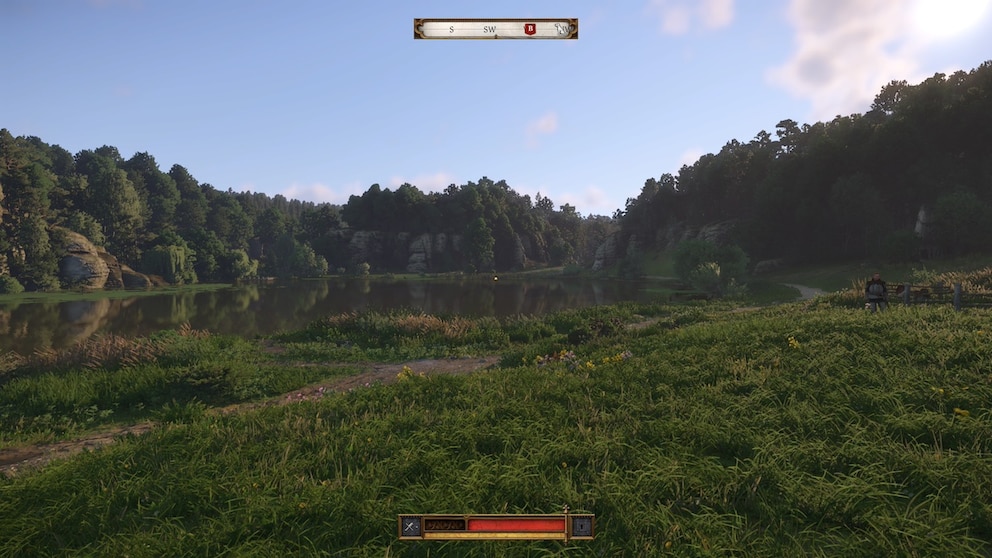
Task: Click the red B shield marker on compass
Action: click(530, 29)
